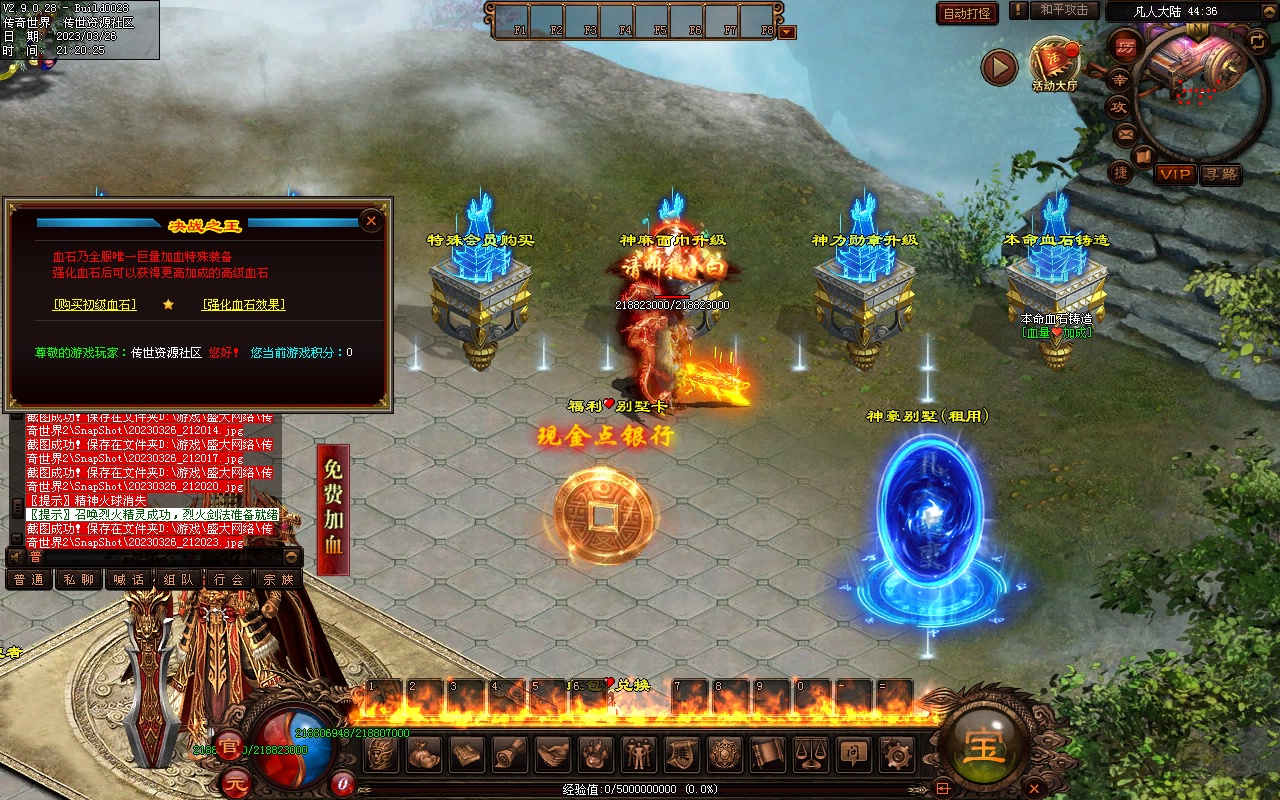Select the 行会 guild chat tab
The image size is (1280, 800).
(x=229, y=579)
